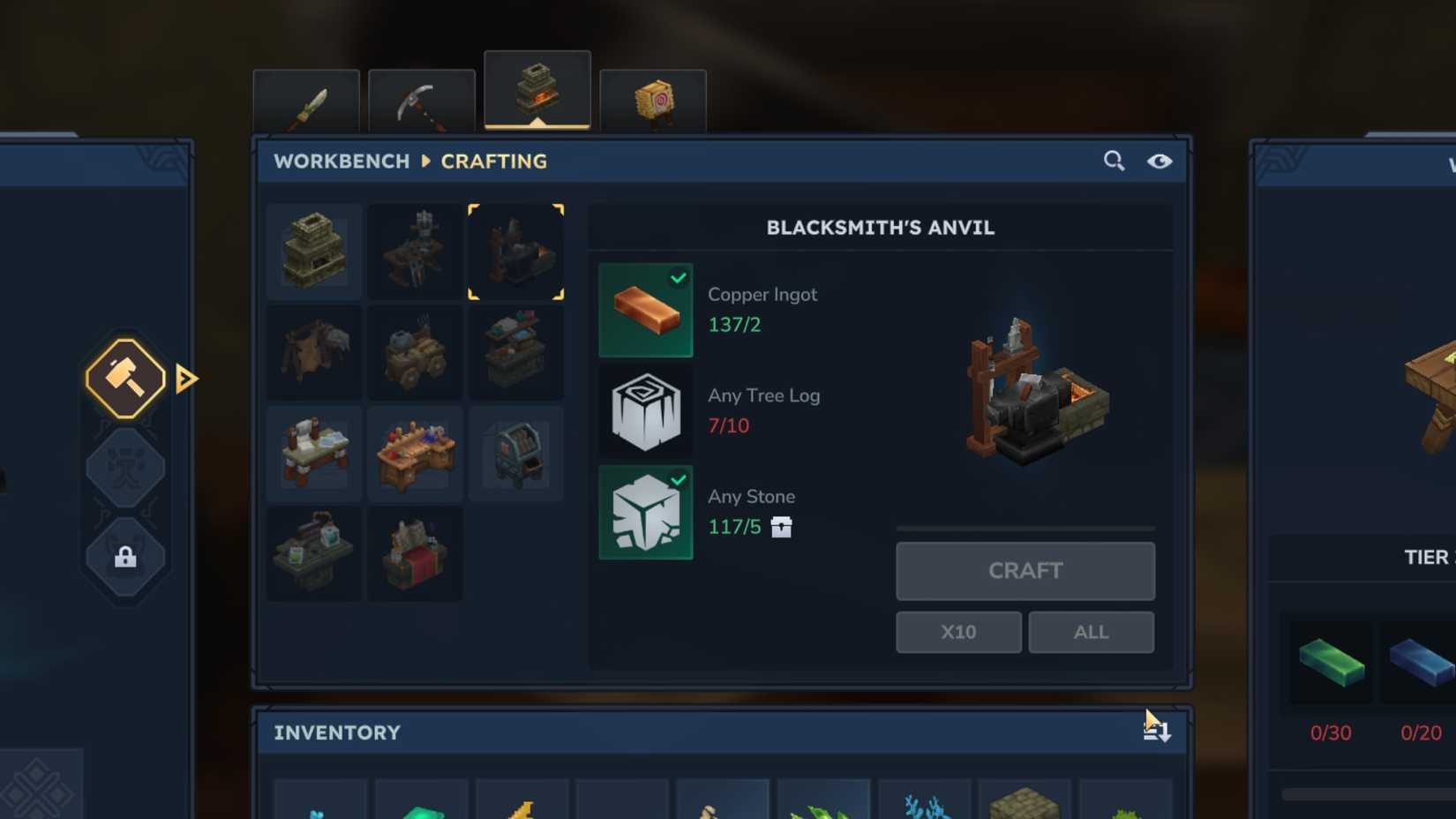Click the ALL craft quantity button
Image resolution: width=1456 pixels, height=819 pixels.
click(x=1091, y=632)
